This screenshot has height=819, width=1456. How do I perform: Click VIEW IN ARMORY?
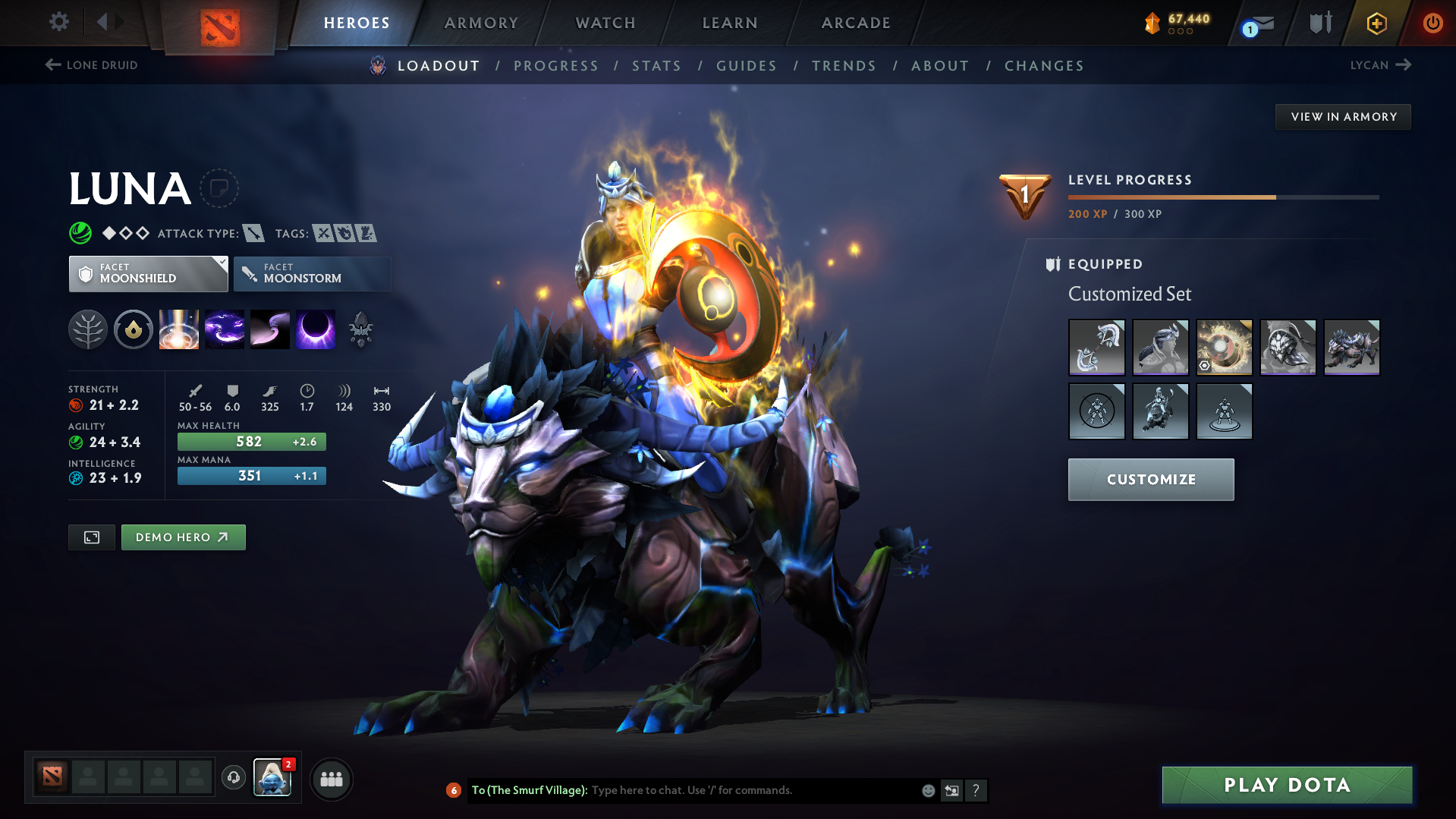point(1343,116)
